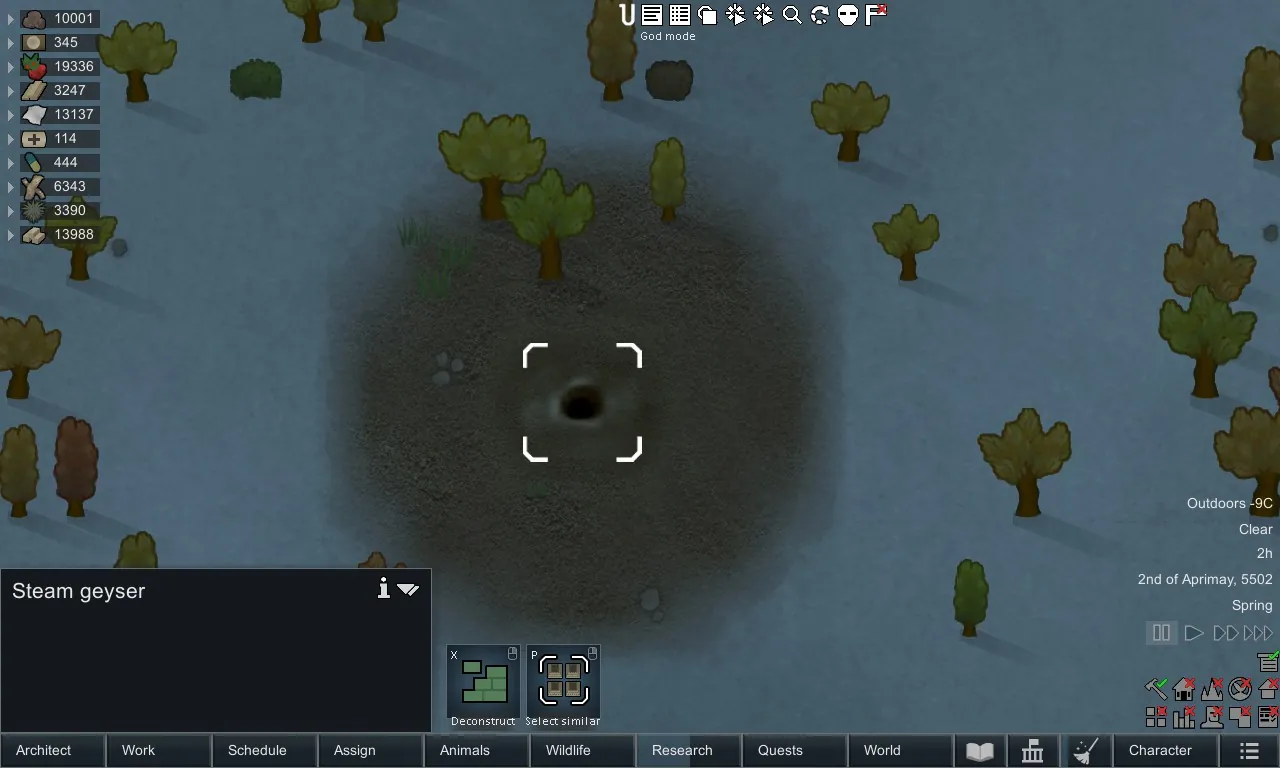View the Quests tab
Screen dimensions: 1280x768
(x=794, y=750)
